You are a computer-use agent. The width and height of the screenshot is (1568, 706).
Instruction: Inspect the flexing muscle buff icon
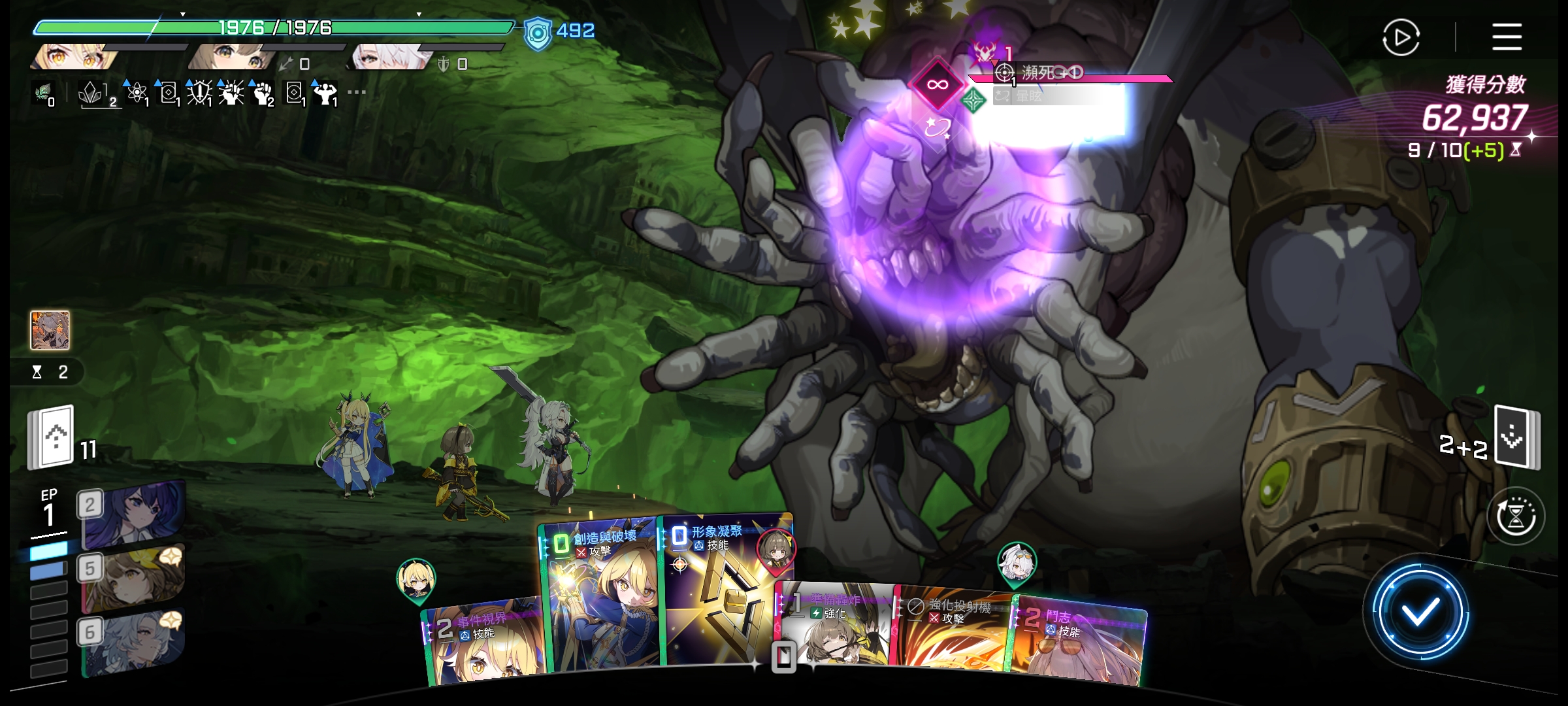coord(325,93)
